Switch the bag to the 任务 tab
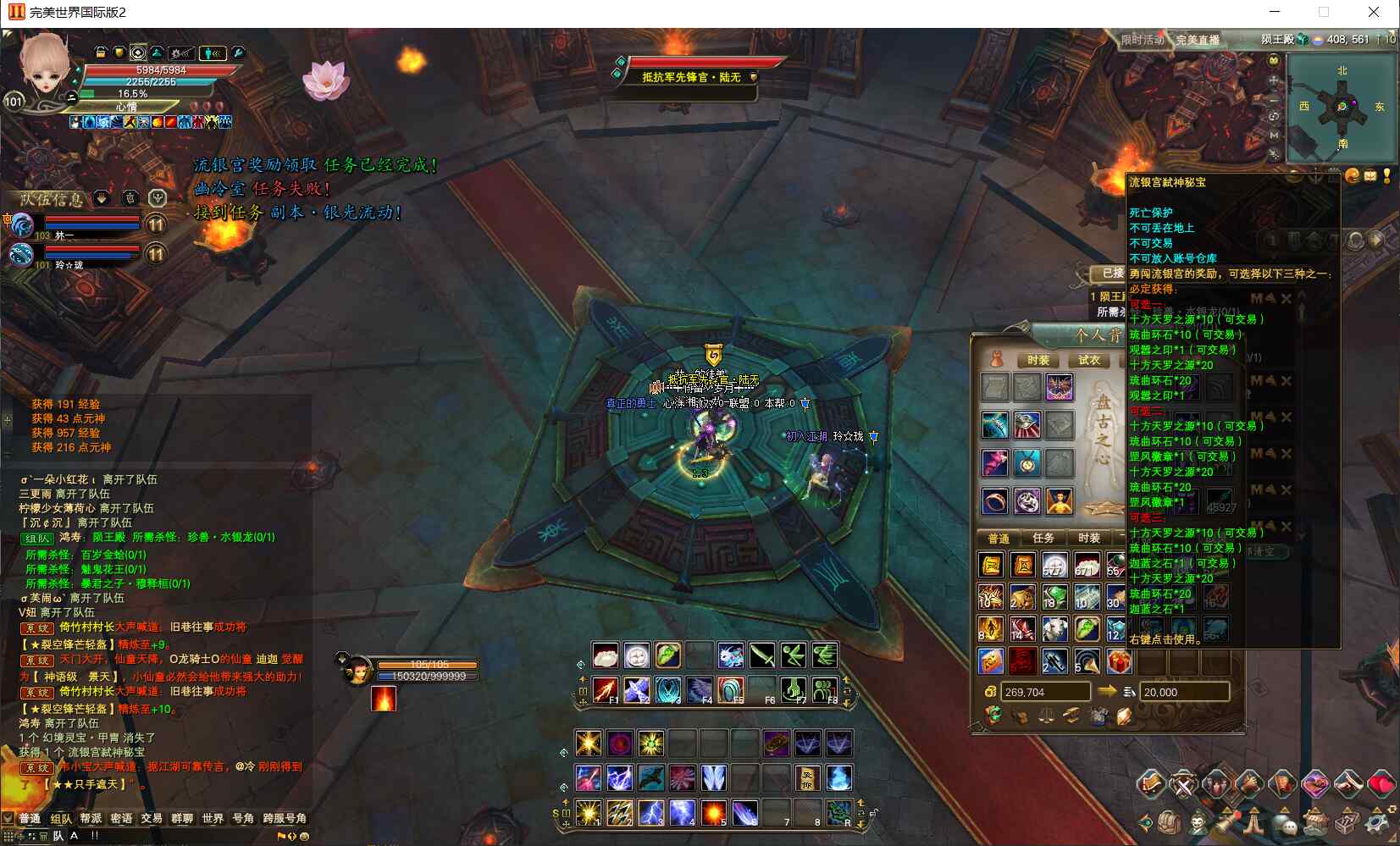Viewport: 1400px width, 846px height. tap(1043, 538)
